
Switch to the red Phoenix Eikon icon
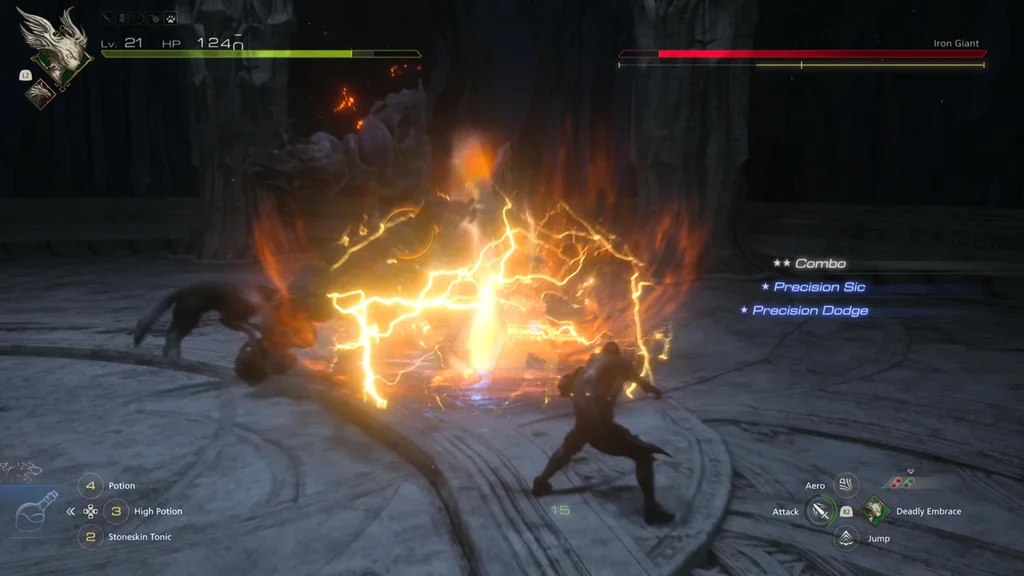pyautogui.click(x=41, y=92)
